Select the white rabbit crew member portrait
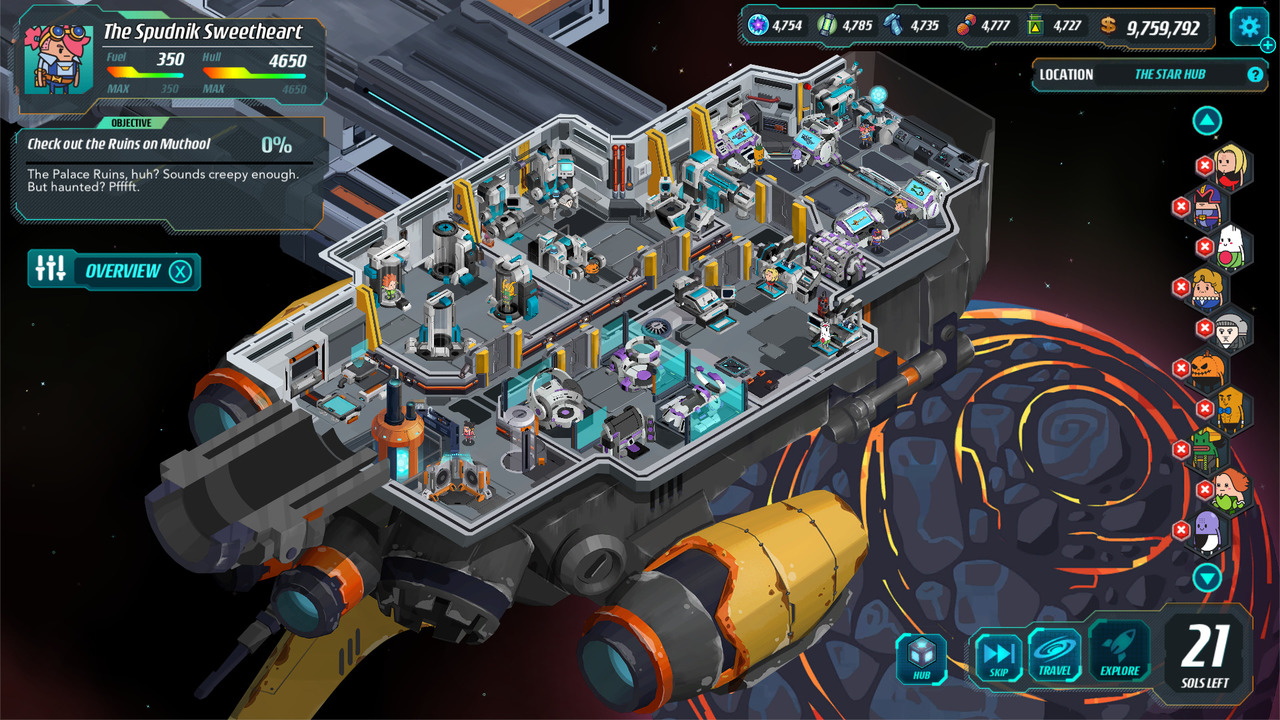 tap(1231, 247)
